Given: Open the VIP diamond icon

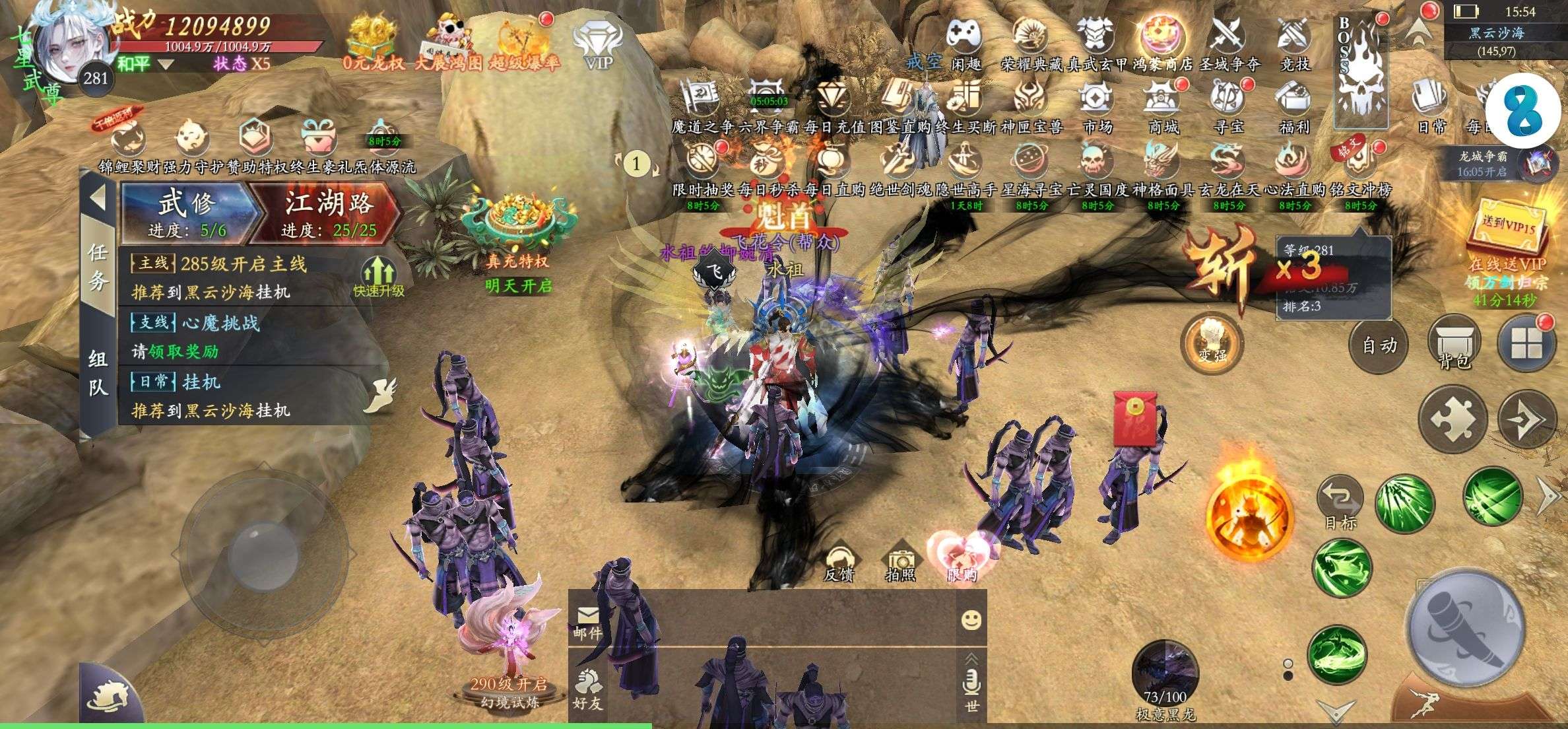Looking at the screenshot, I should pyautogui.click(x=599, y=45).
